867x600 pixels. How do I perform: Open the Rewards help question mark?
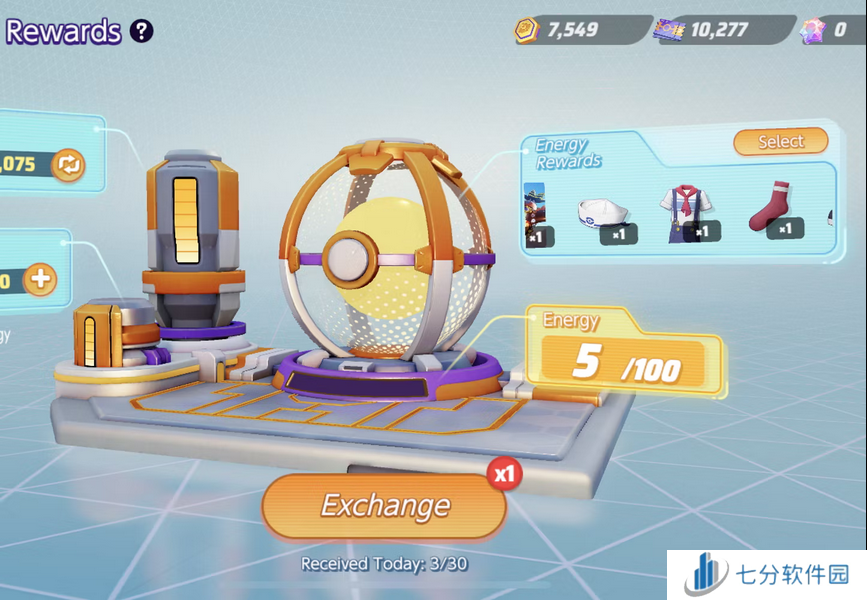(x=142, y=31)
